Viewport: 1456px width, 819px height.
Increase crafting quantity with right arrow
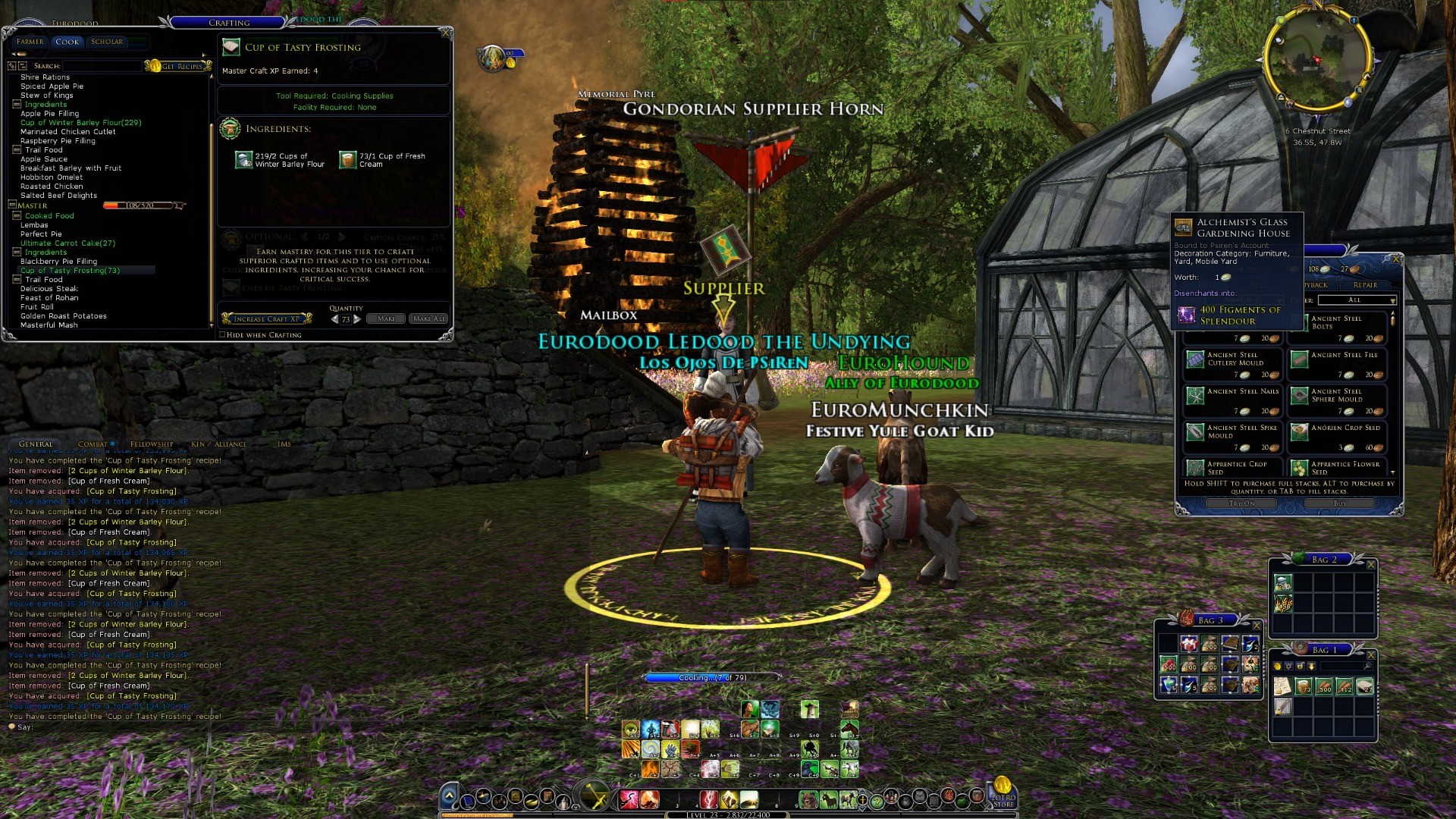357,319
